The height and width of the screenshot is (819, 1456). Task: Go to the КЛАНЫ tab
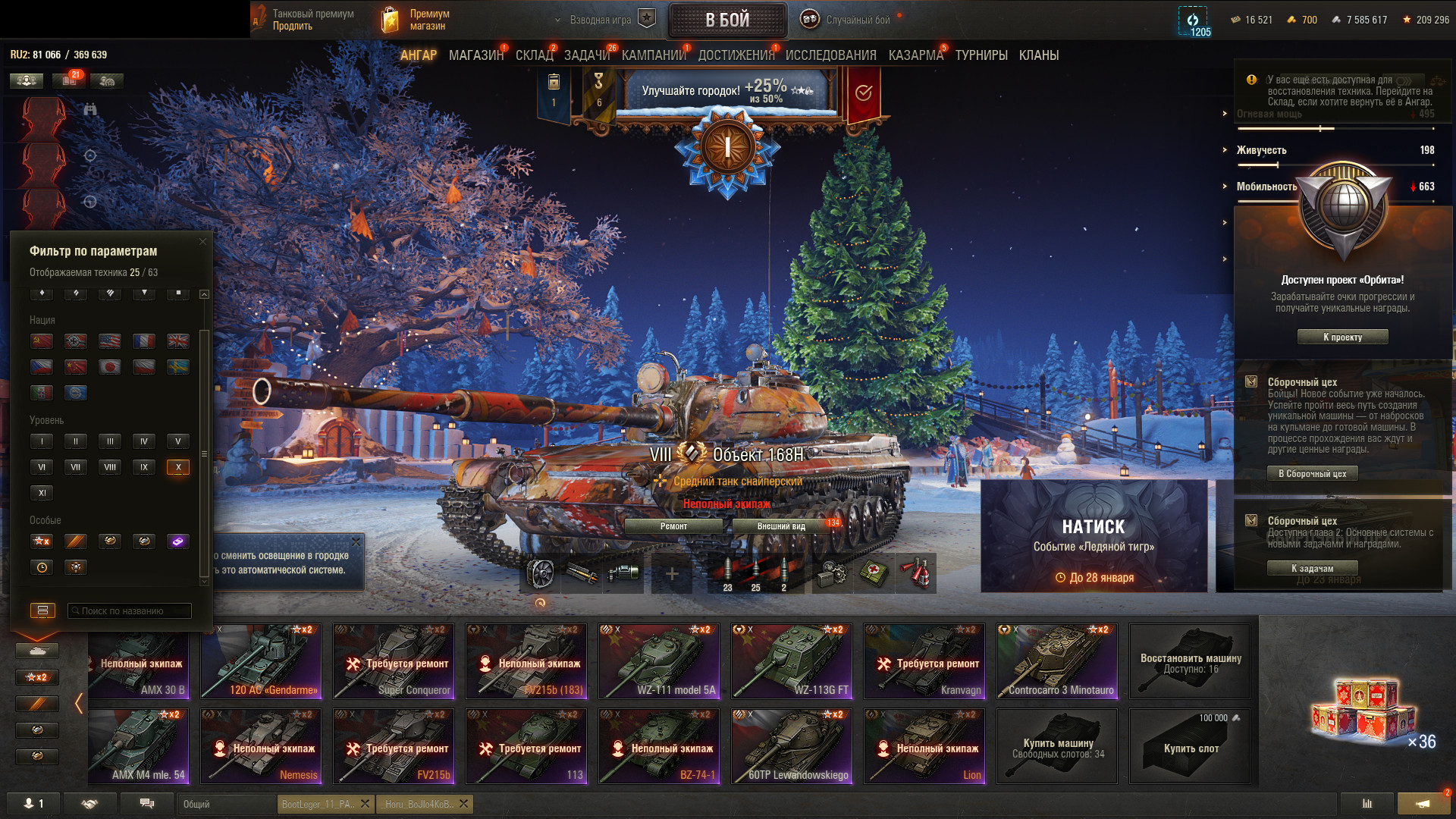(x=1038, y=55)
